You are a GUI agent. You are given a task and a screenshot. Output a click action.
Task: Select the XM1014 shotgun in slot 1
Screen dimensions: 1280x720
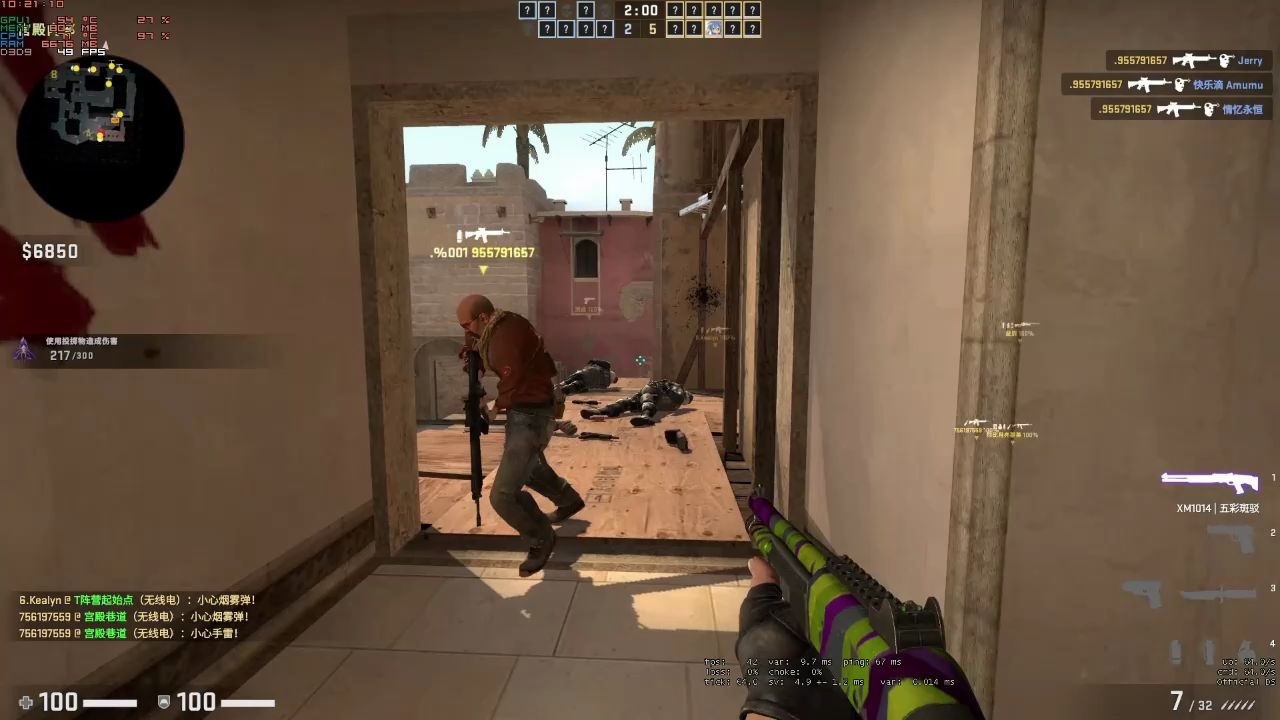(1210, 480)
